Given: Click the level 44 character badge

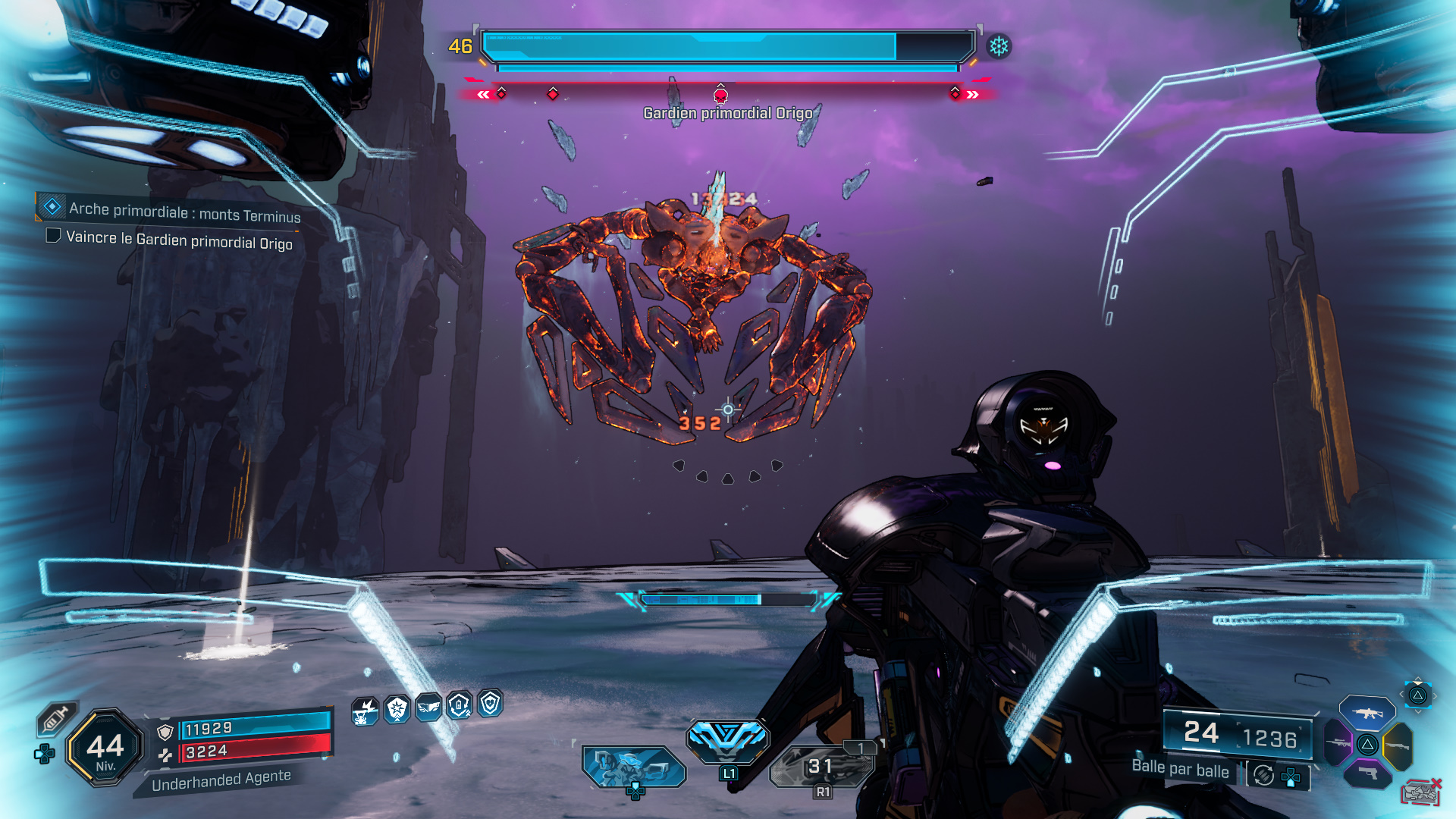Looking at the screenshot, I should (105, 748).
